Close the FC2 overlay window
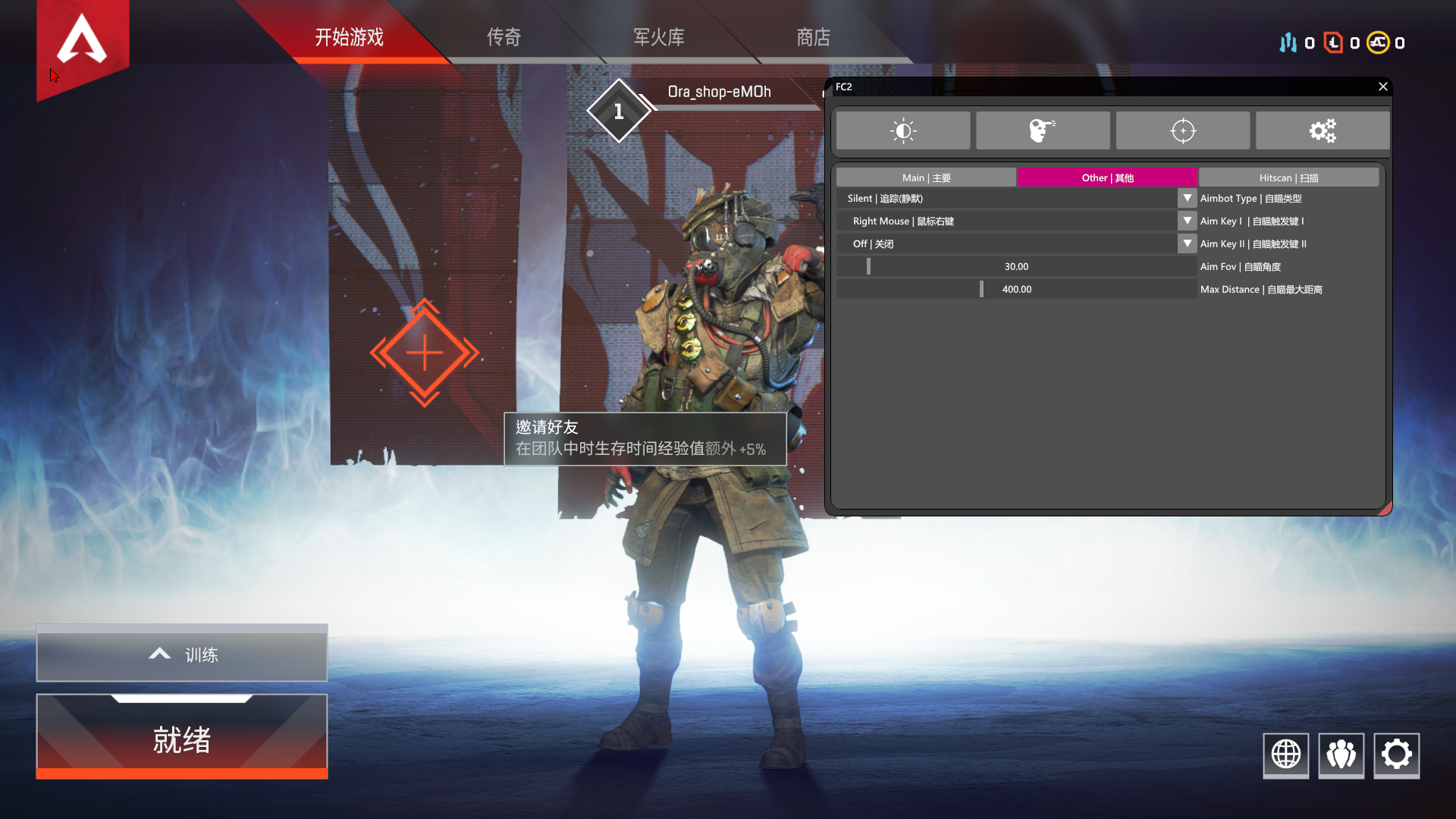This screenshot has height=819, width=1456. (1382, 86)
